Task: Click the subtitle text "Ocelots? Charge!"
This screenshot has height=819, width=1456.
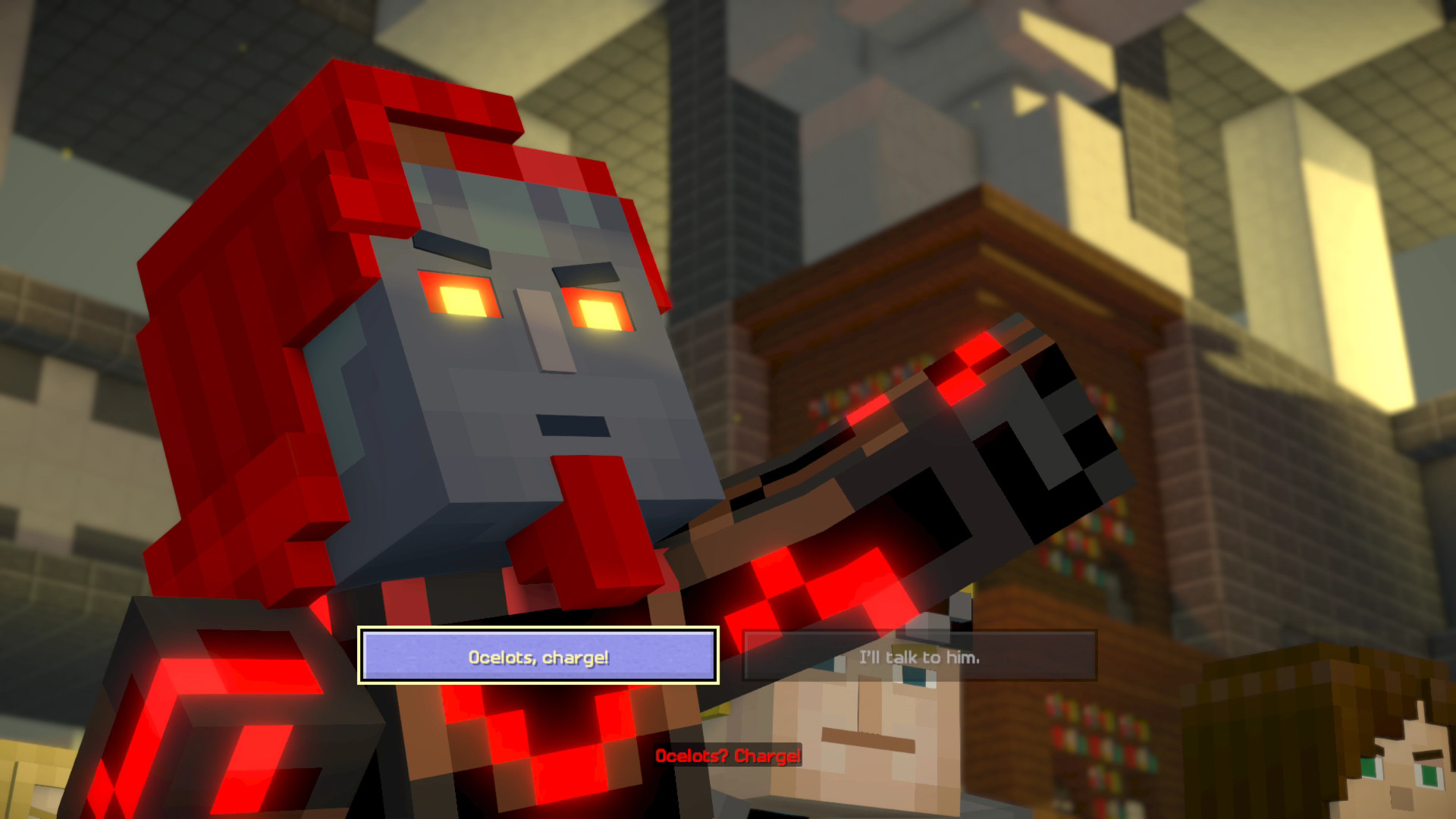Action: (726, 756)
